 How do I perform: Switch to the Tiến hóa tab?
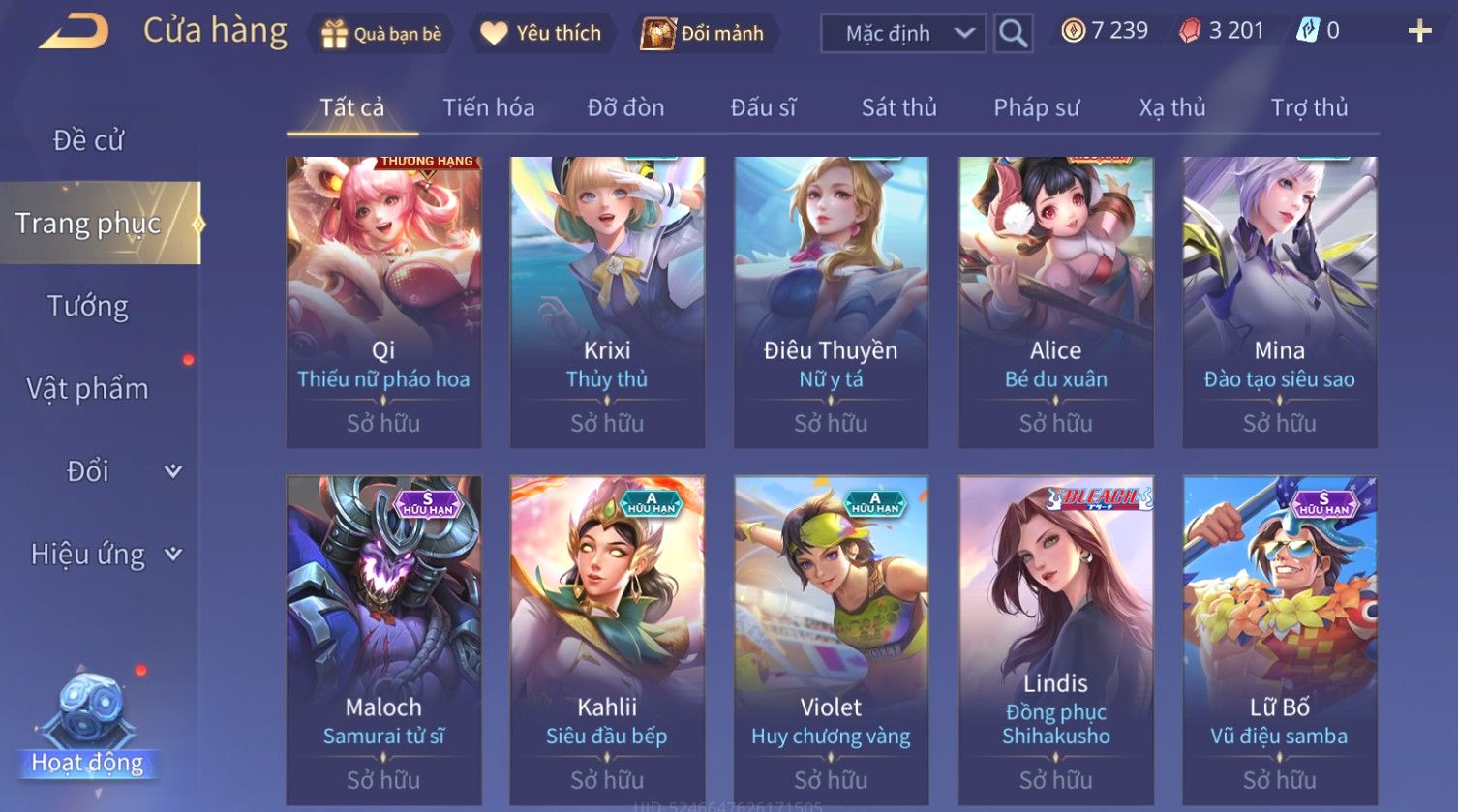pyautogui.click(x=489, y=107)
